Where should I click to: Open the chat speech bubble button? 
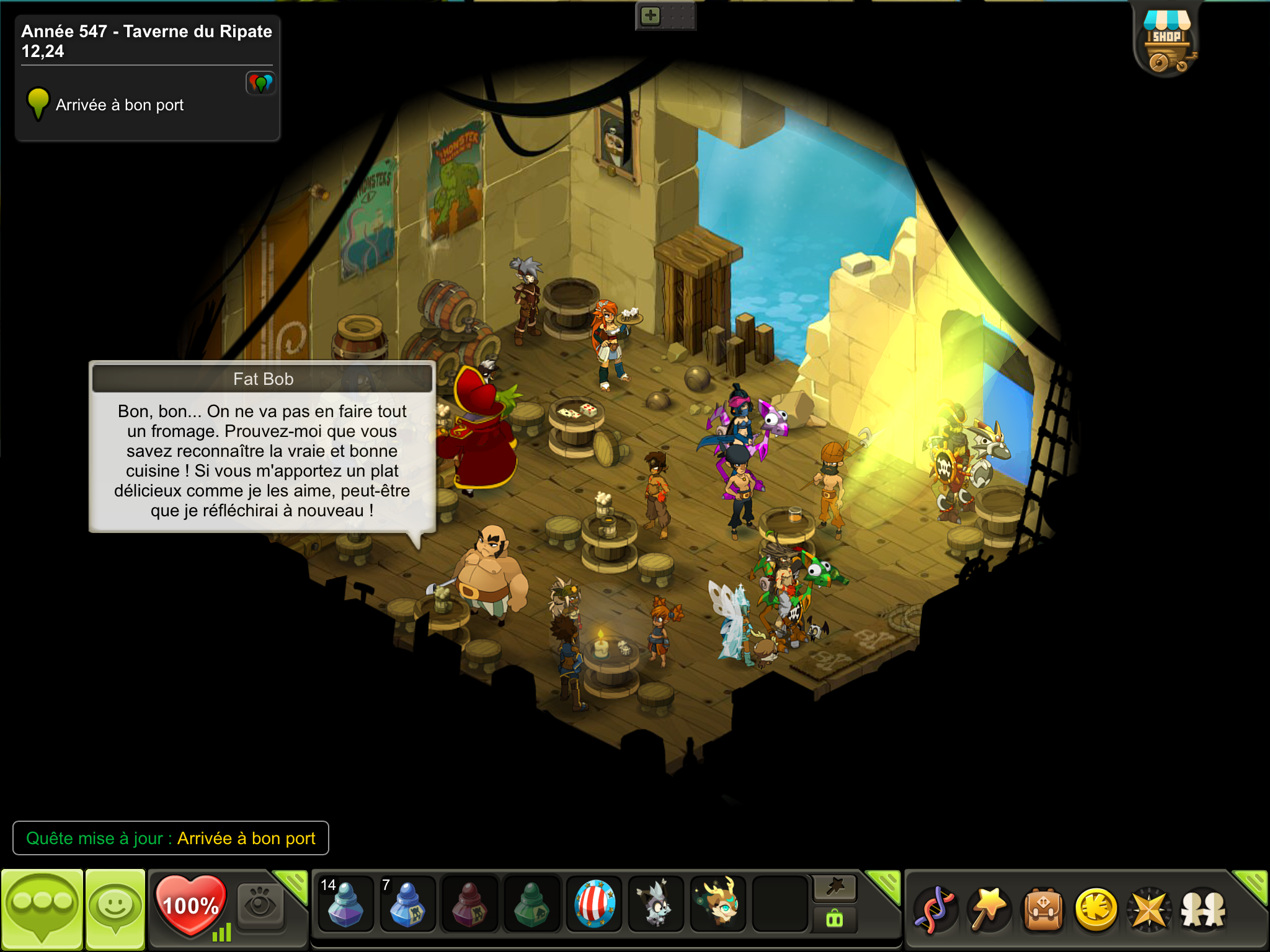(42, 909)
